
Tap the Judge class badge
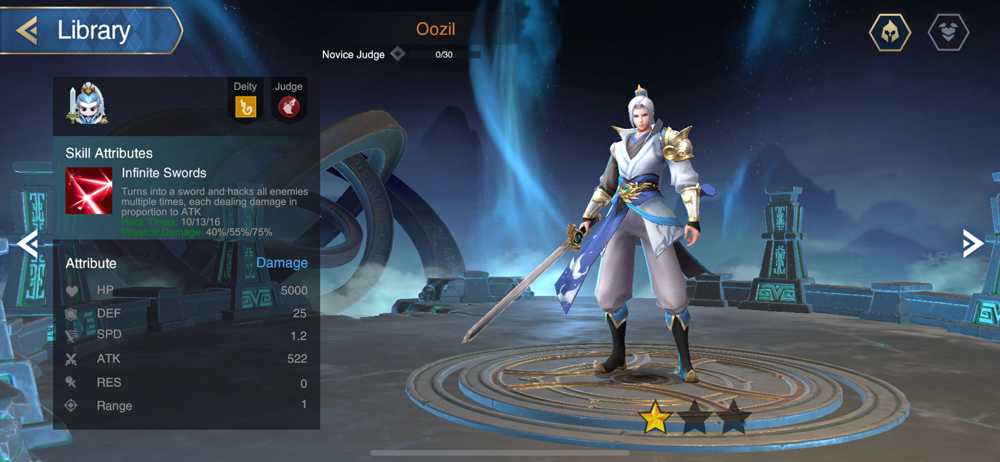289,105
